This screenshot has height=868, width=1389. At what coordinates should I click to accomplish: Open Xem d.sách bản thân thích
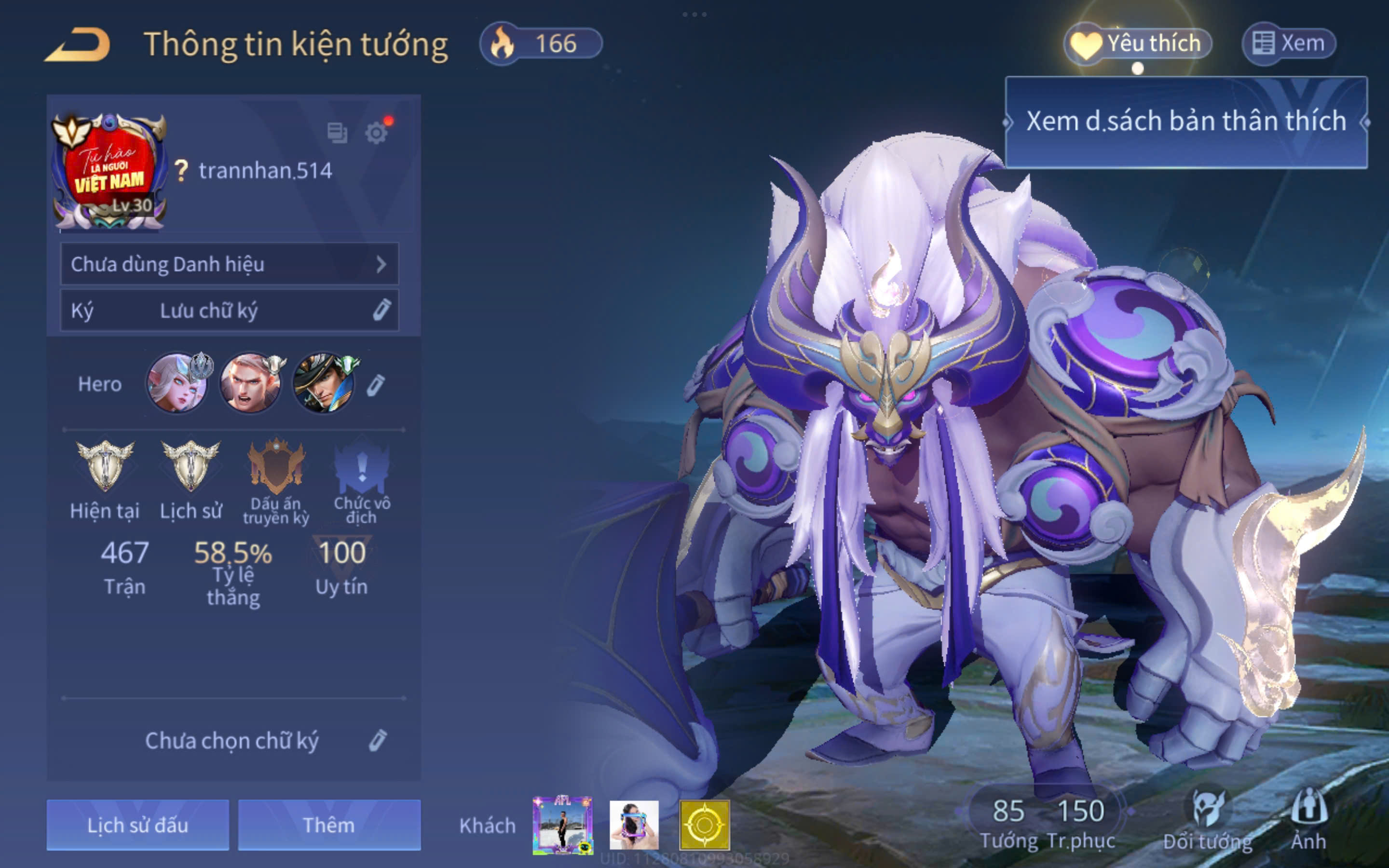click(1186, 122)
